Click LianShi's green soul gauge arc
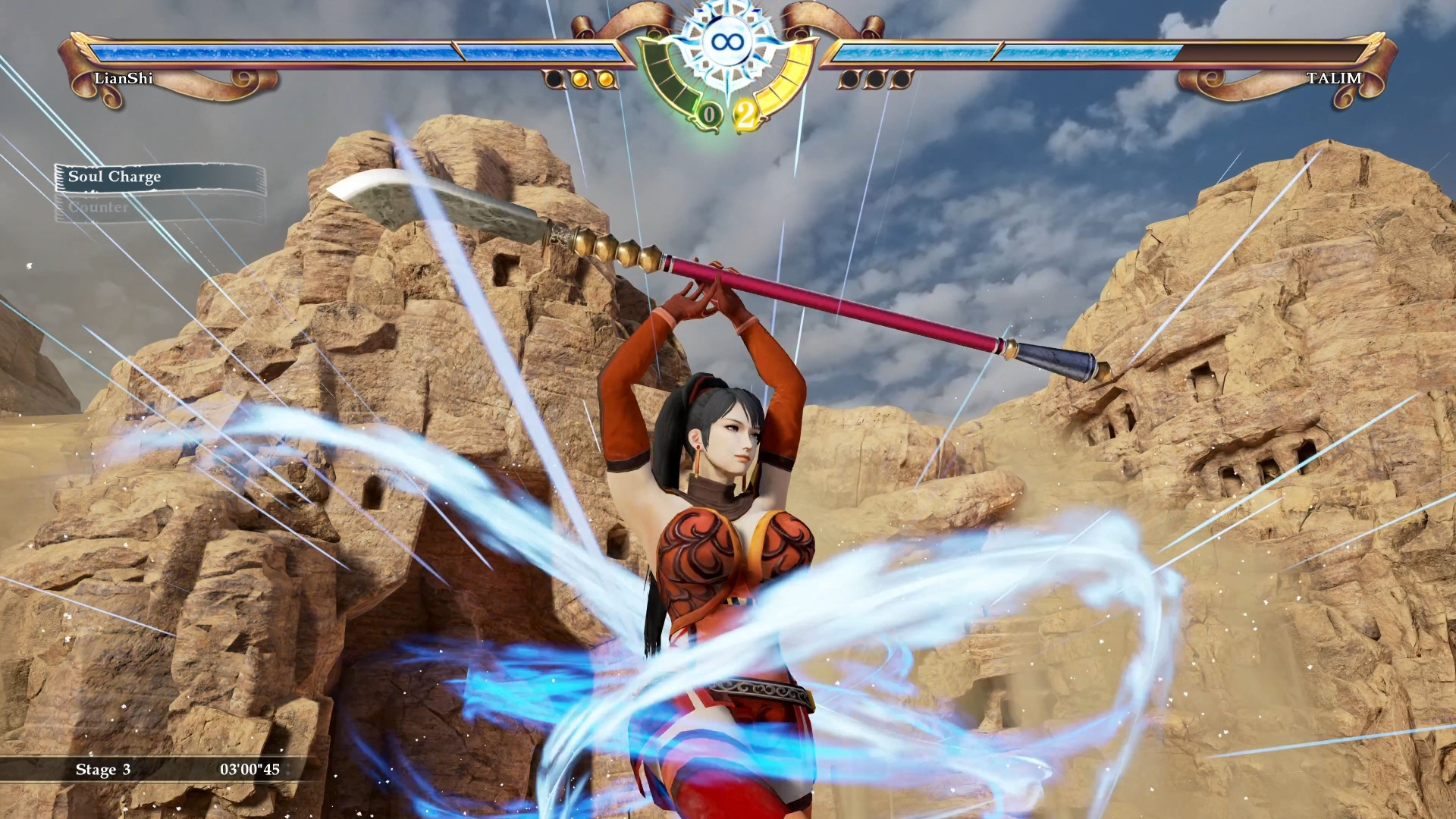The width and height of the screenshot is (1456, 819). tap(666, 80)
